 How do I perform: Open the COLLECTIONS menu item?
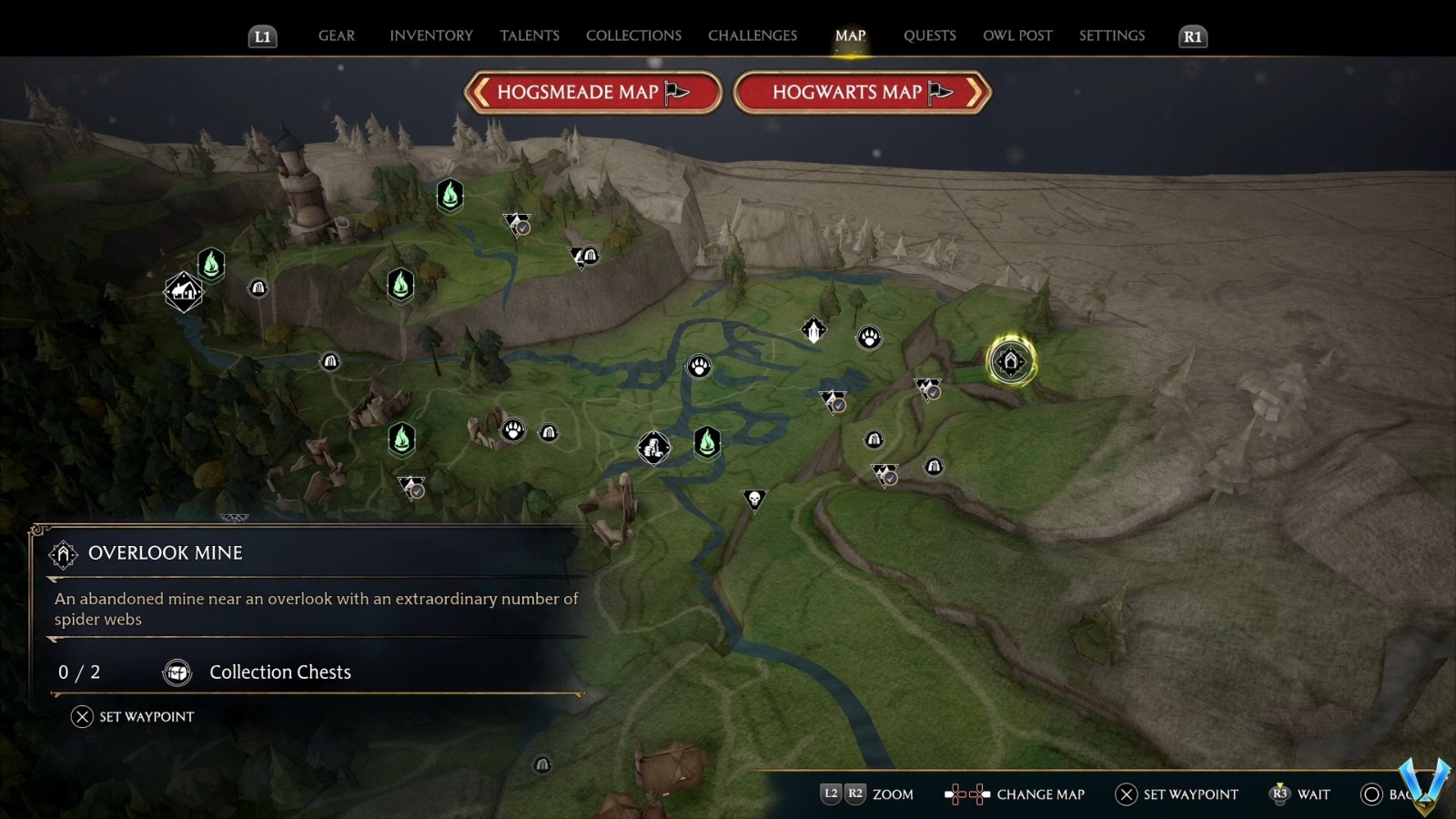click(632, 35)
